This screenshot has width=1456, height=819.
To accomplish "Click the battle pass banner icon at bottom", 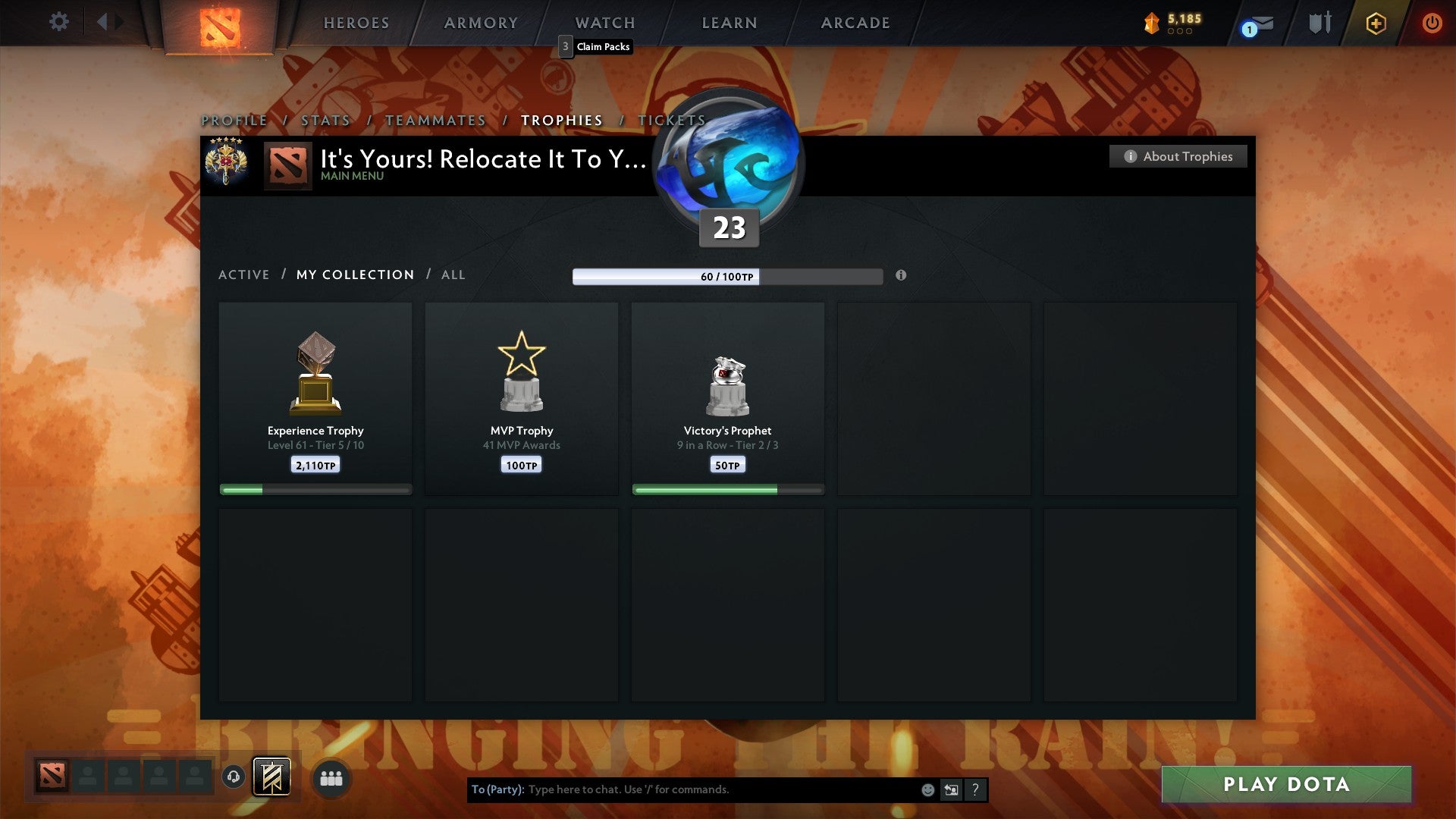I will (270, 777).
